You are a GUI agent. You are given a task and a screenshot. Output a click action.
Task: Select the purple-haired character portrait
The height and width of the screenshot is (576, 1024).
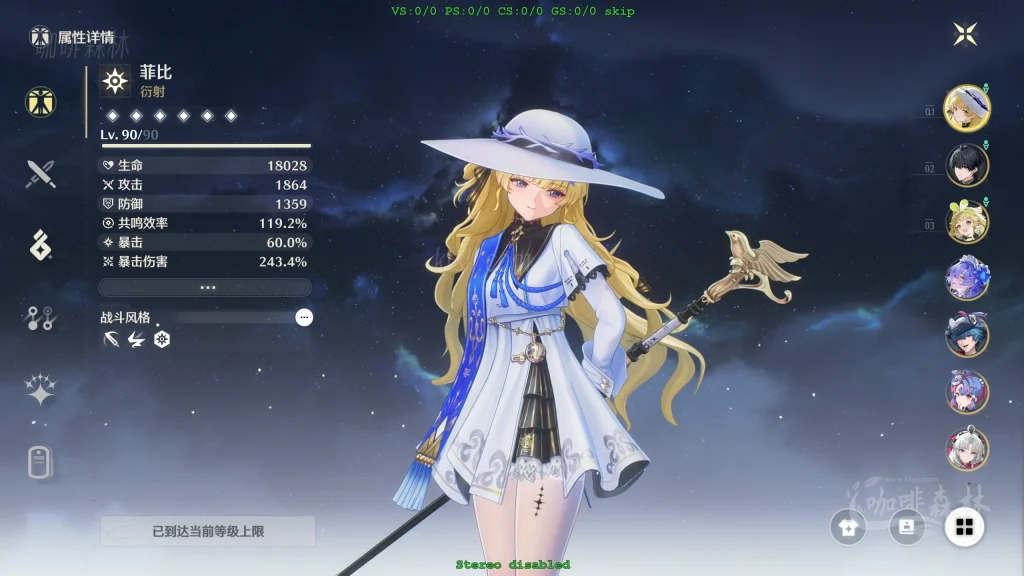[967, 278]
